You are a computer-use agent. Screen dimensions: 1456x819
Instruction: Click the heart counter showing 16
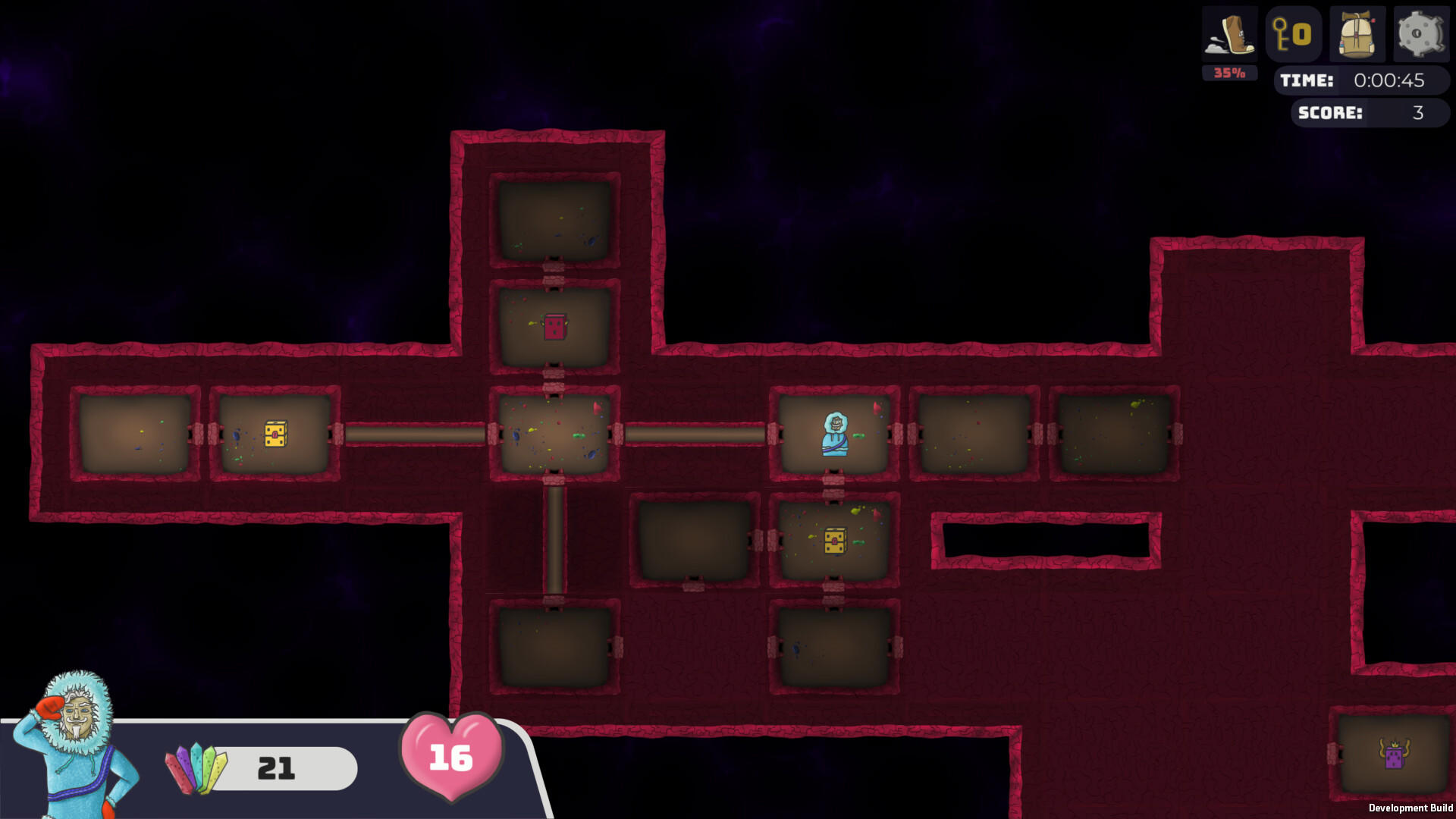pyautogui.click(x=451, y=755)
